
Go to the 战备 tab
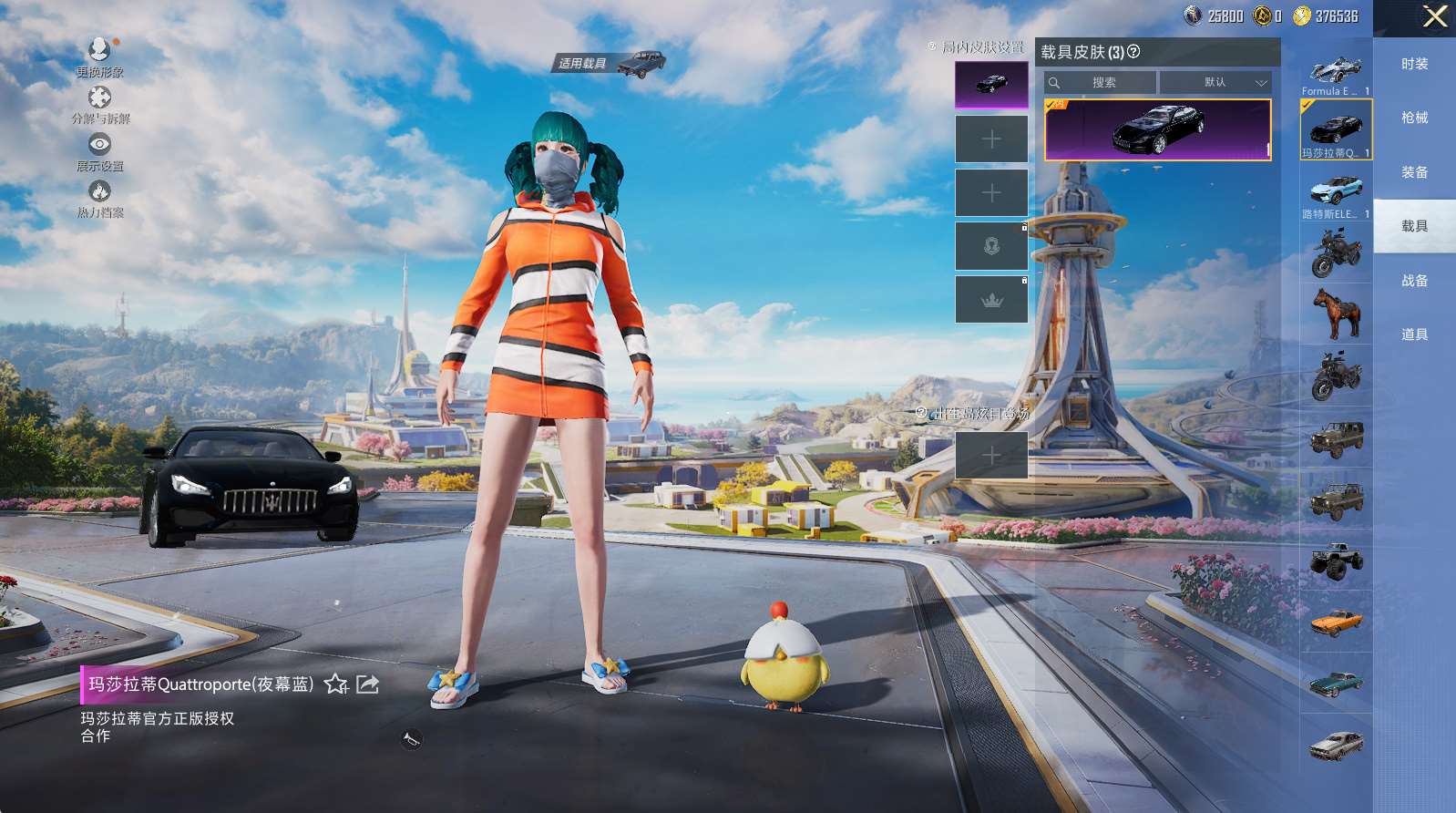(1414, 281)
